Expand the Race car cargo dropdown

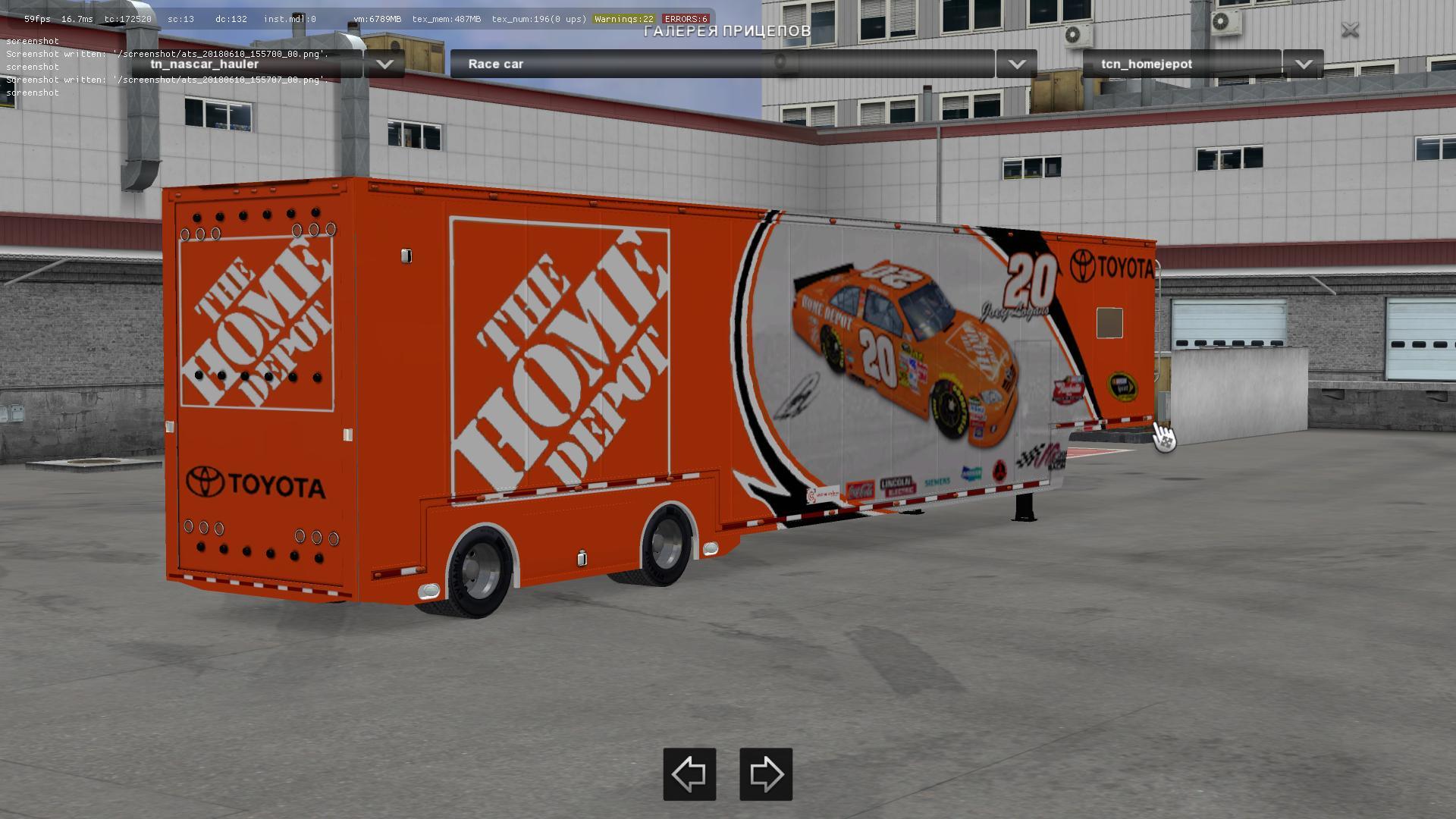click(x=1016, y=64)
